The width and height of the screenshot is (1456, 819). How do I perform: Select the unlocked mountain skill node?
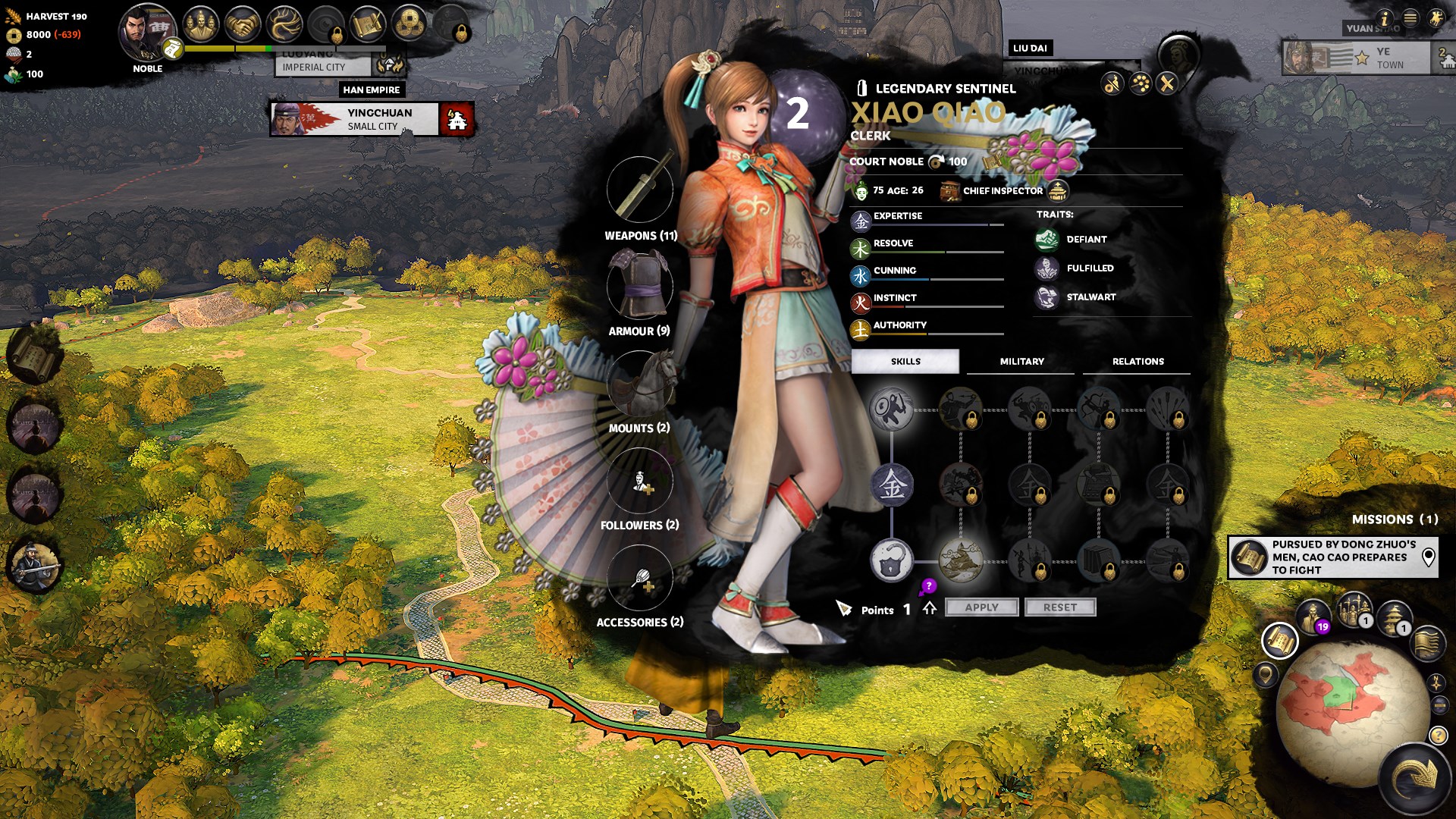[x=961, y=560]
